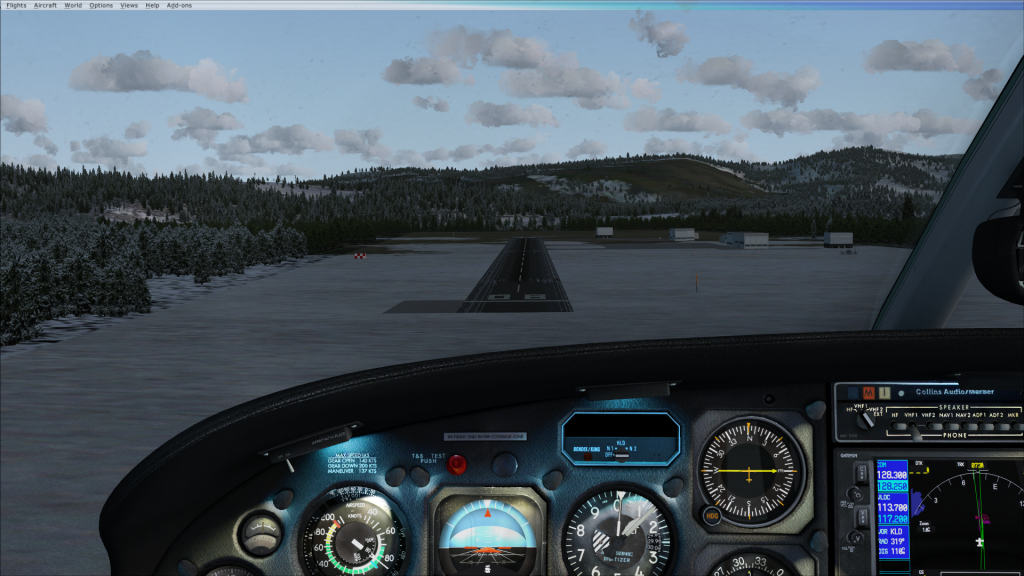
Task: Open the Views menu
Action: click(x=129, y=5)
